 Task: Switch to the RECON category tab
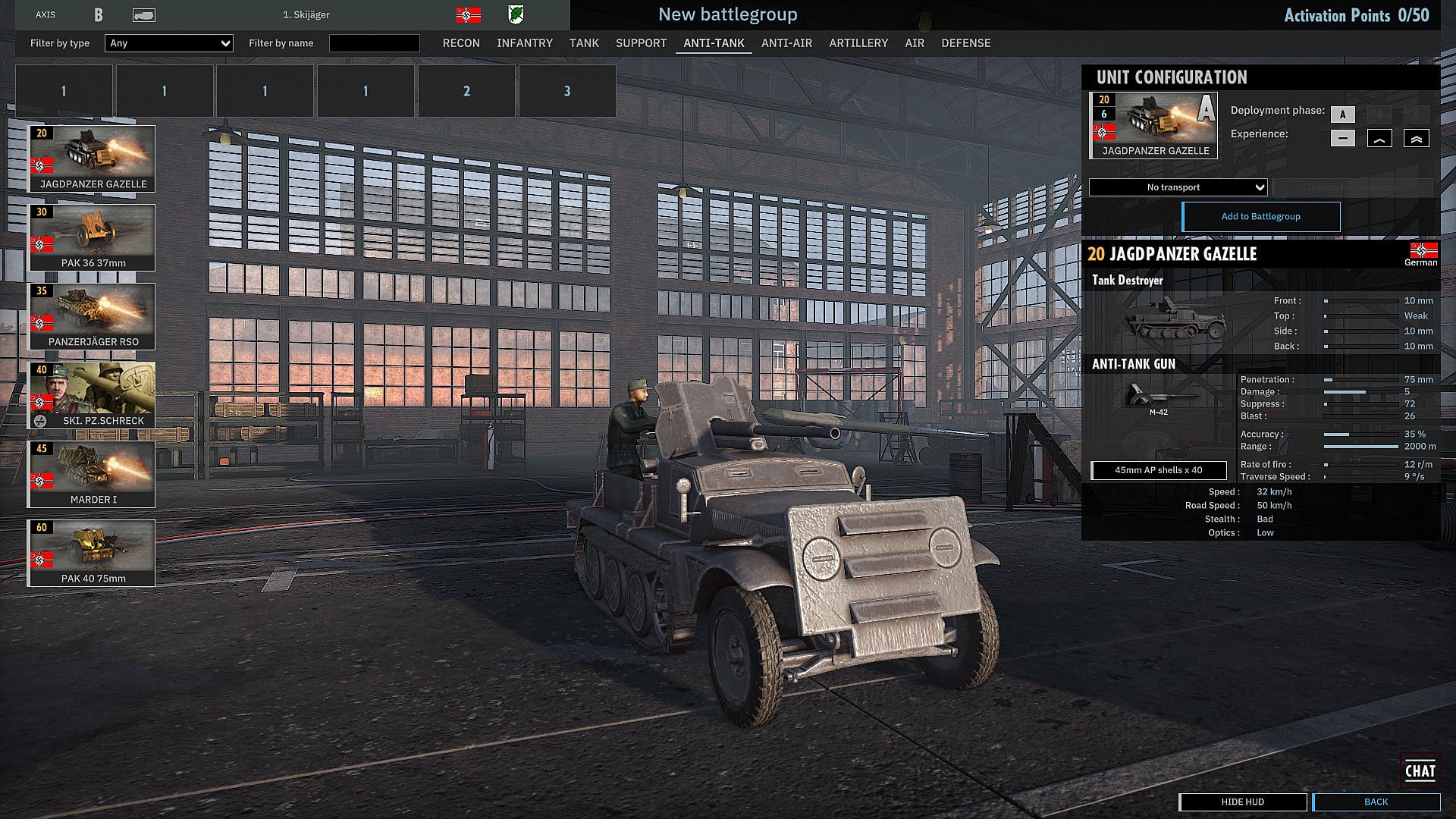coord(461,43)
